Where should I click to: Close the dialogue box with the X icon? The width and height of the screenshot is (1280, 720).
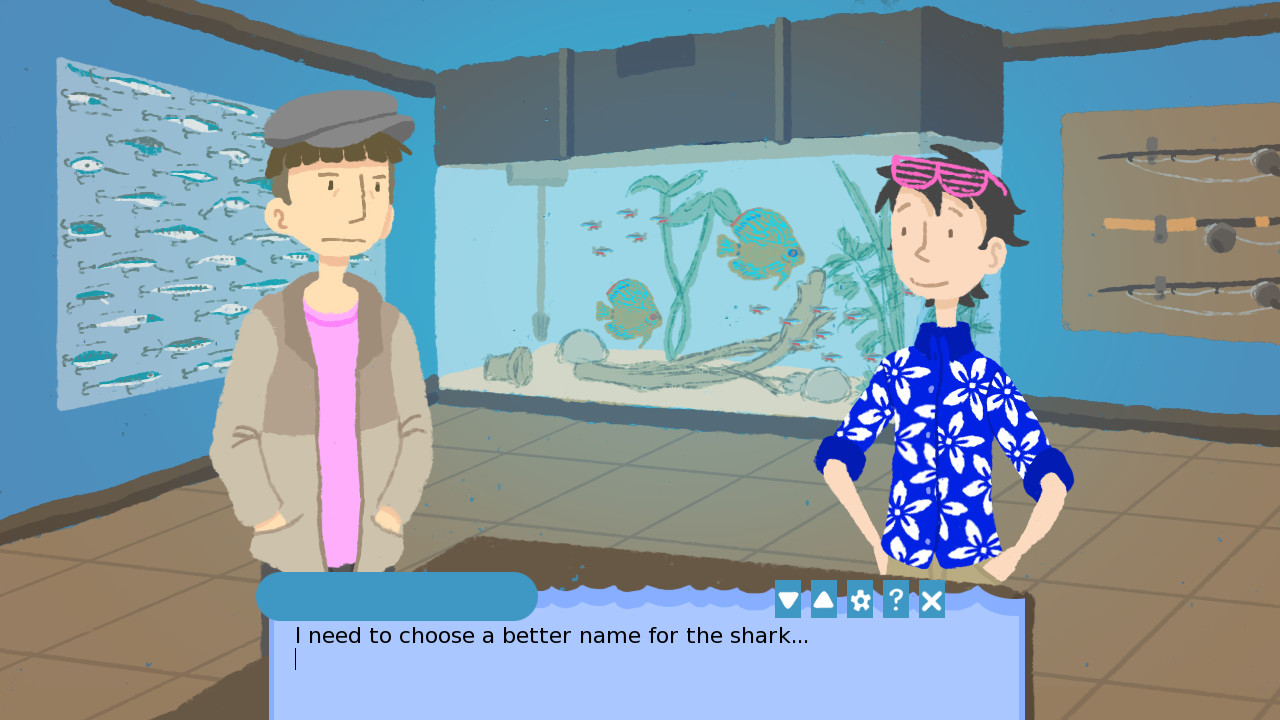point(930,600)
